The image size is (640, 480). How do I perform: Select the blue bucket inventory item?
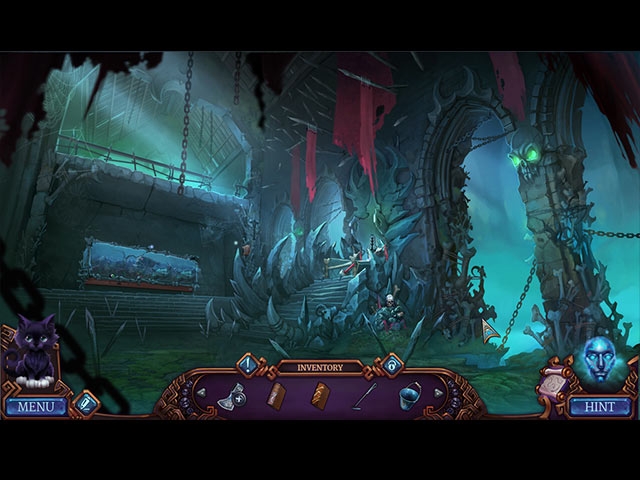(x=408, y=396)
